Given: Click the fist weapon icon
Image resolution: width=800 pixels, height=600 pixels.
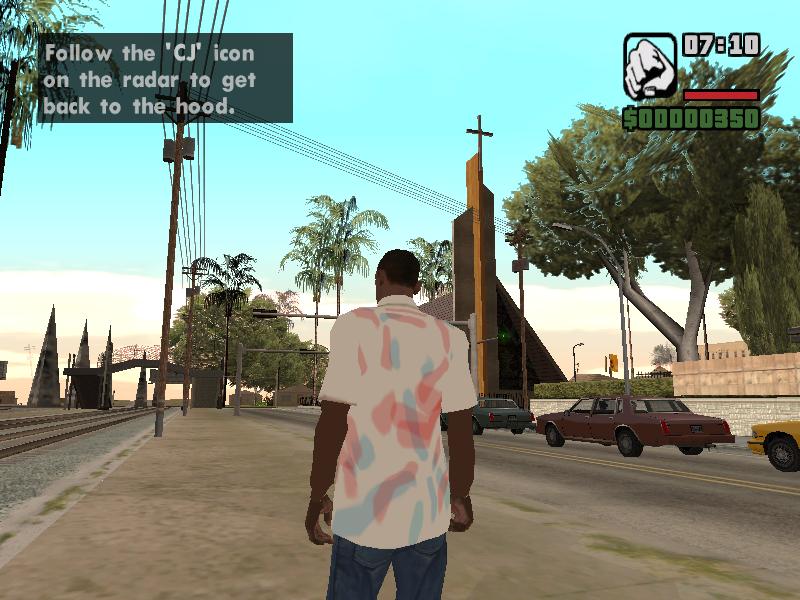Looking at the screenshot, I should (650, 66).
